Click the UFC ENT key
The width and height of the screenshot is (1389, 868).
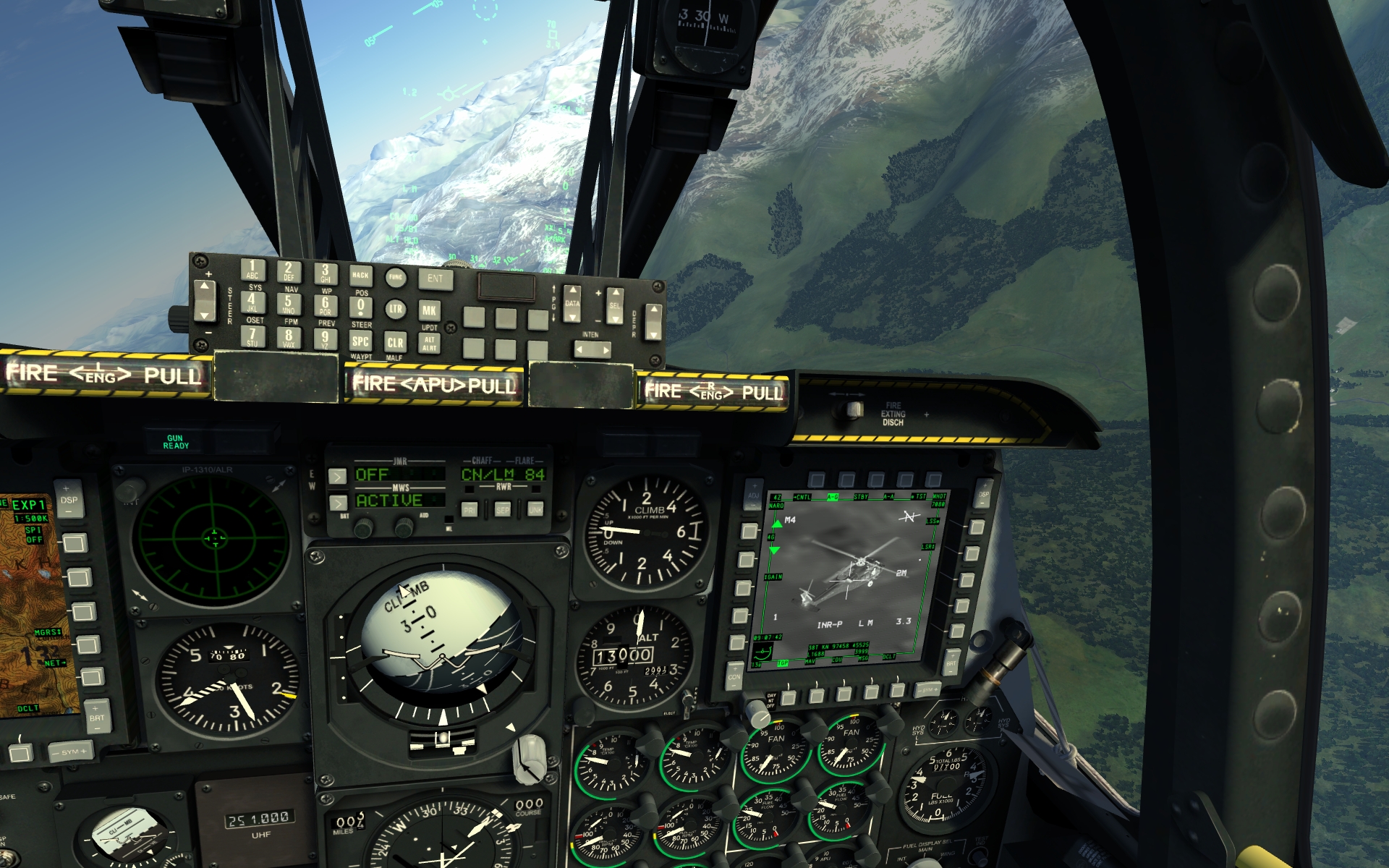[x=435, y=278]
